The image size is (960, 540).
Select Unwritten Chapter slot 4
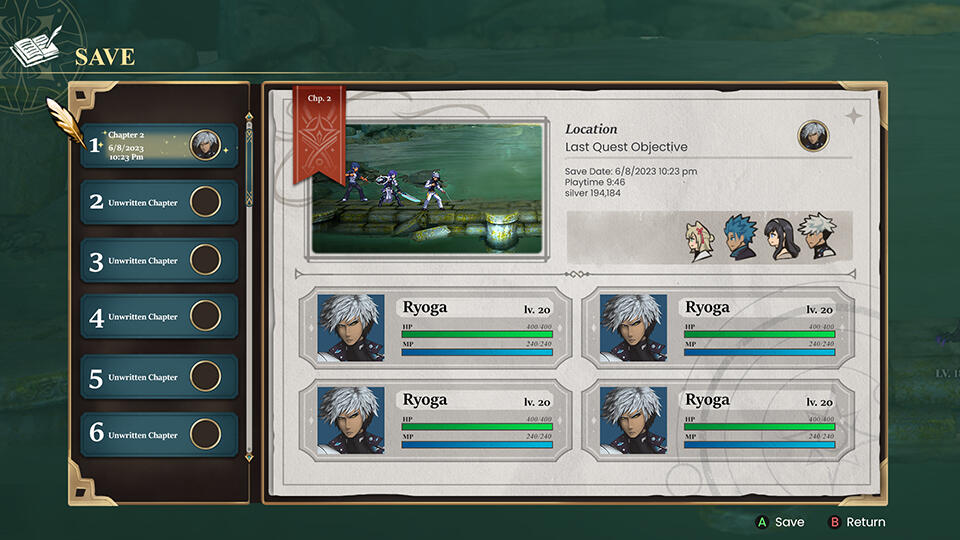[x=158, y=317]
